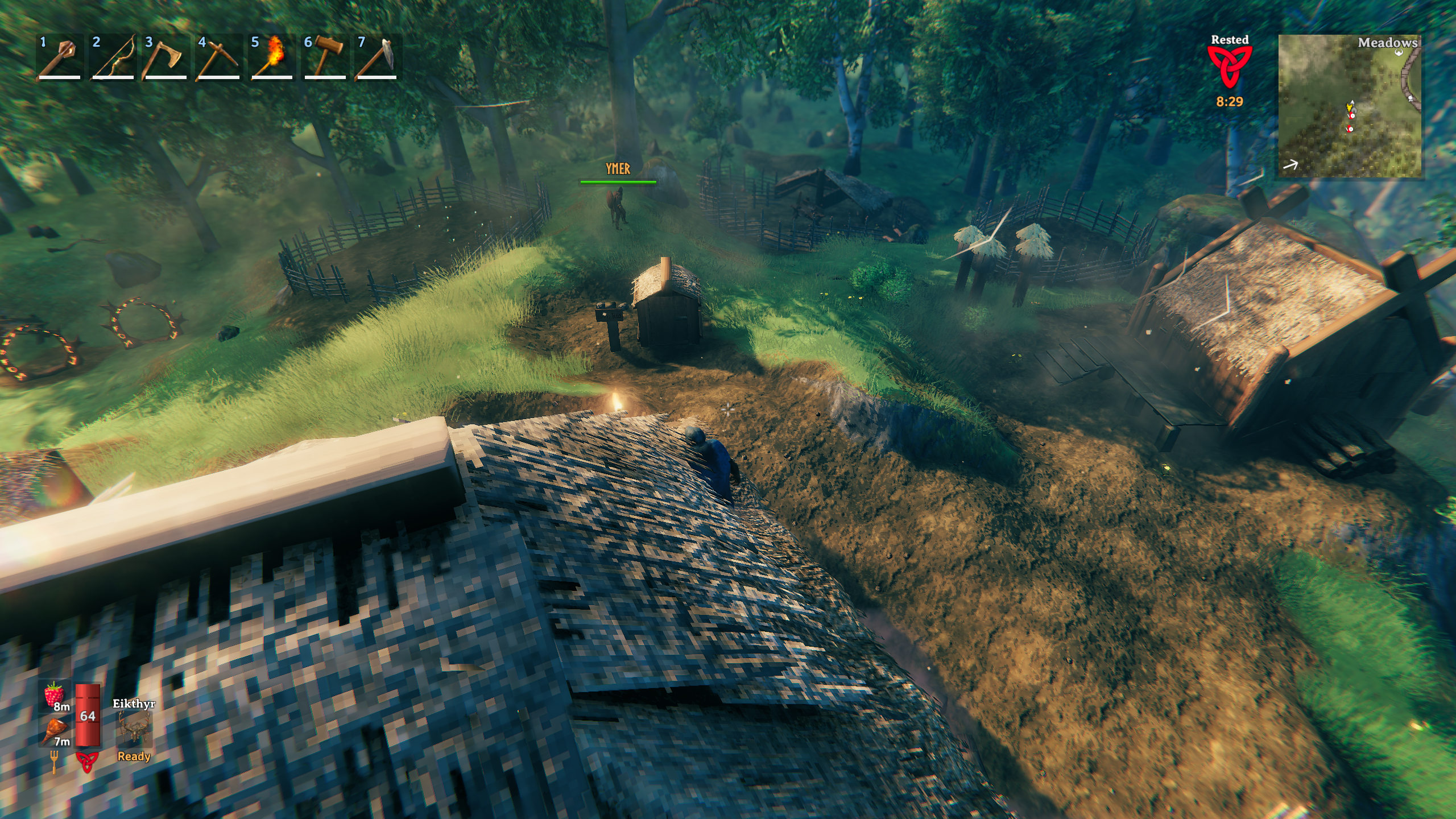Activate the Eikthyr forsaken power icon
This screenshot has height=819, width=1456.
click(x=134, y=729)
